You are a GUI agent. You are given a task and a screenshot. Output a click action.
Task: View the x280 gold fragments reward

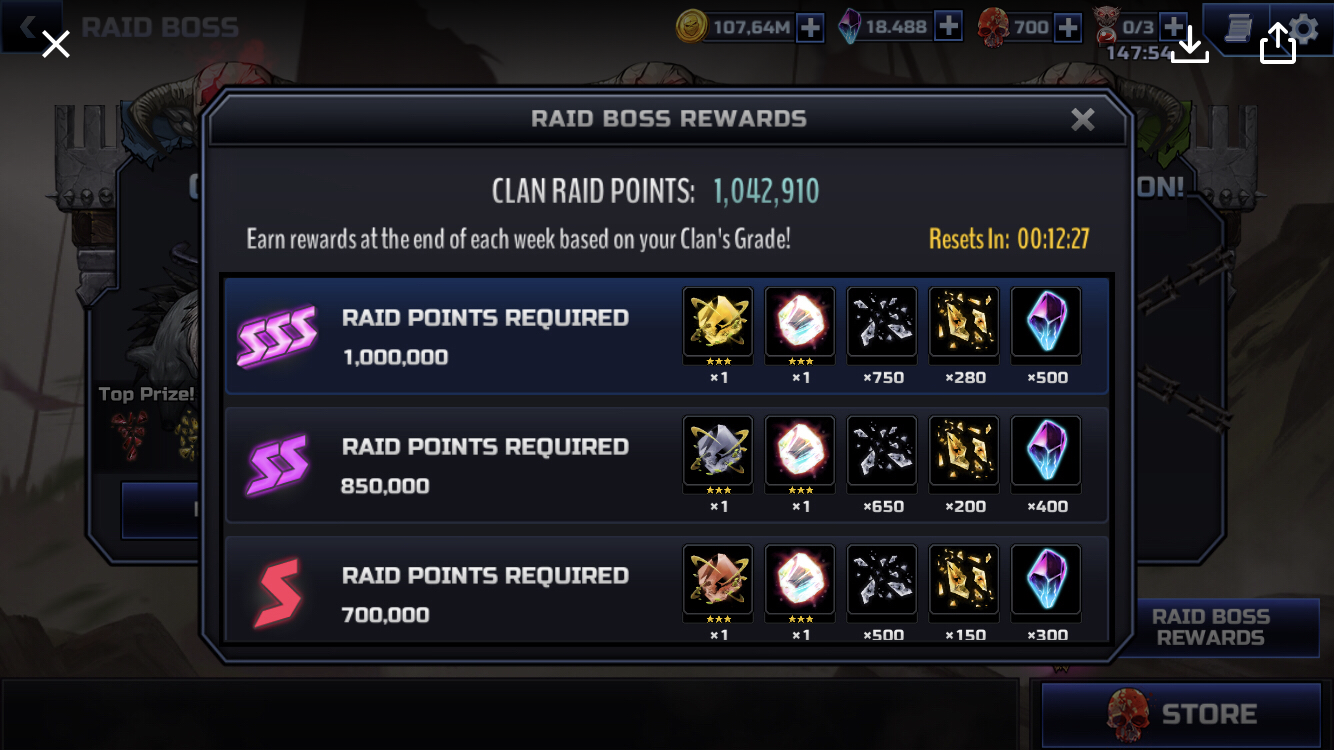(964, 322)
